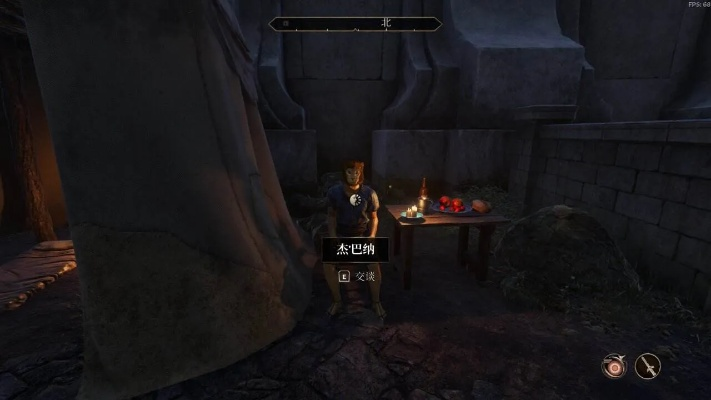Click the compass bar showing 北

pos(355,23)
